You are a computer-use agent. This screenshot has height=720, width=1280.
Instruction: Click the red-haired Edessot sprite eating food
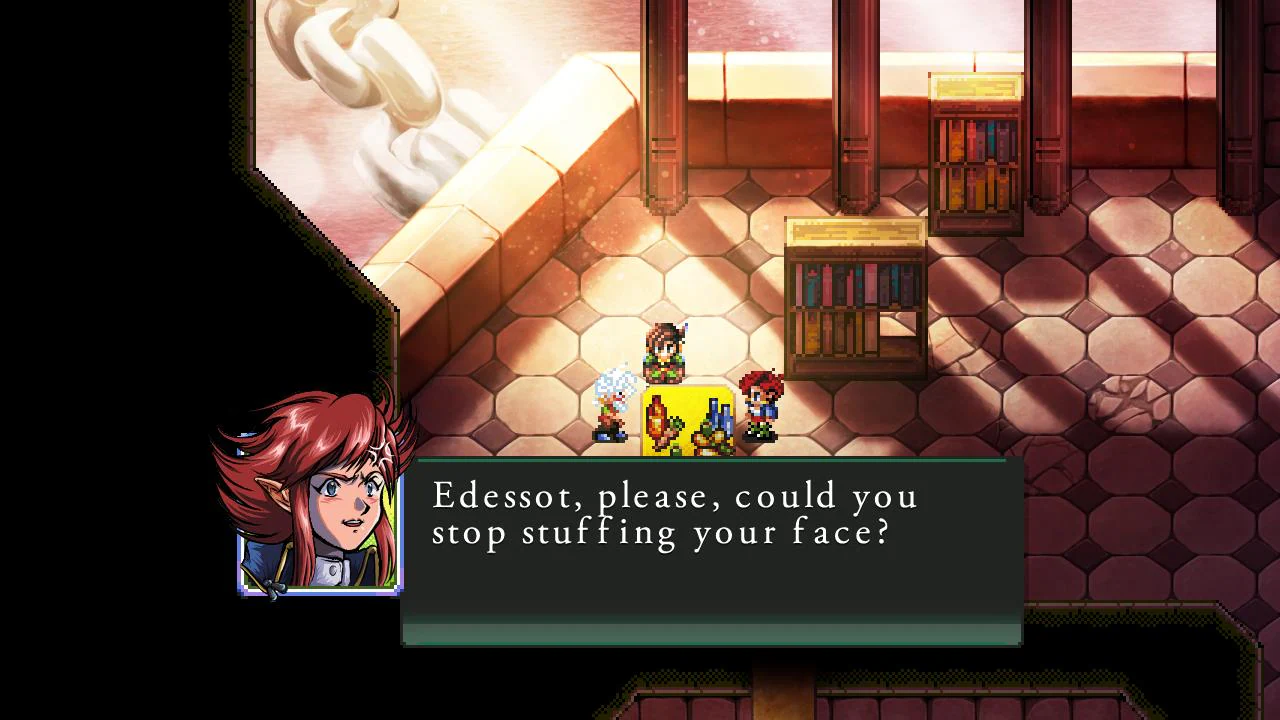(x=758, y=405)
